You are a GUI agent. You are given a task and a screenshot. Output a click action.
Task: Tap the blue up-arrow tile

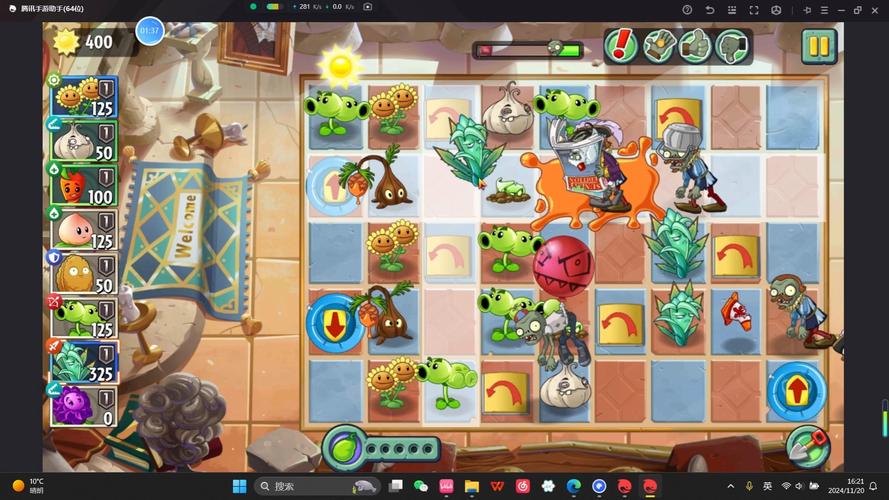click(x=796, y=389)
